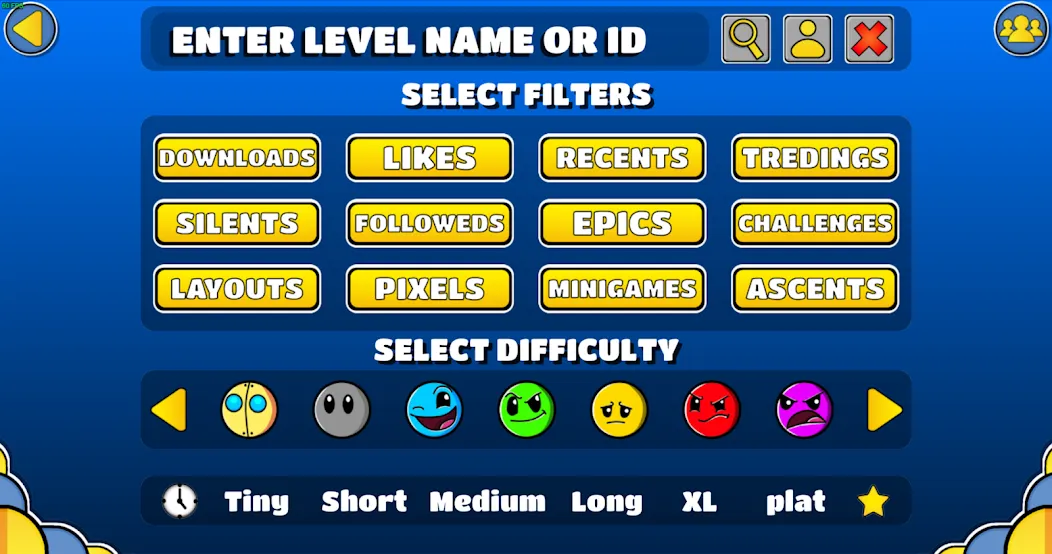The width and height of the screenshot is (1052, 554).
Task: Choose the Minigames filter
Action: pos(622,289)
